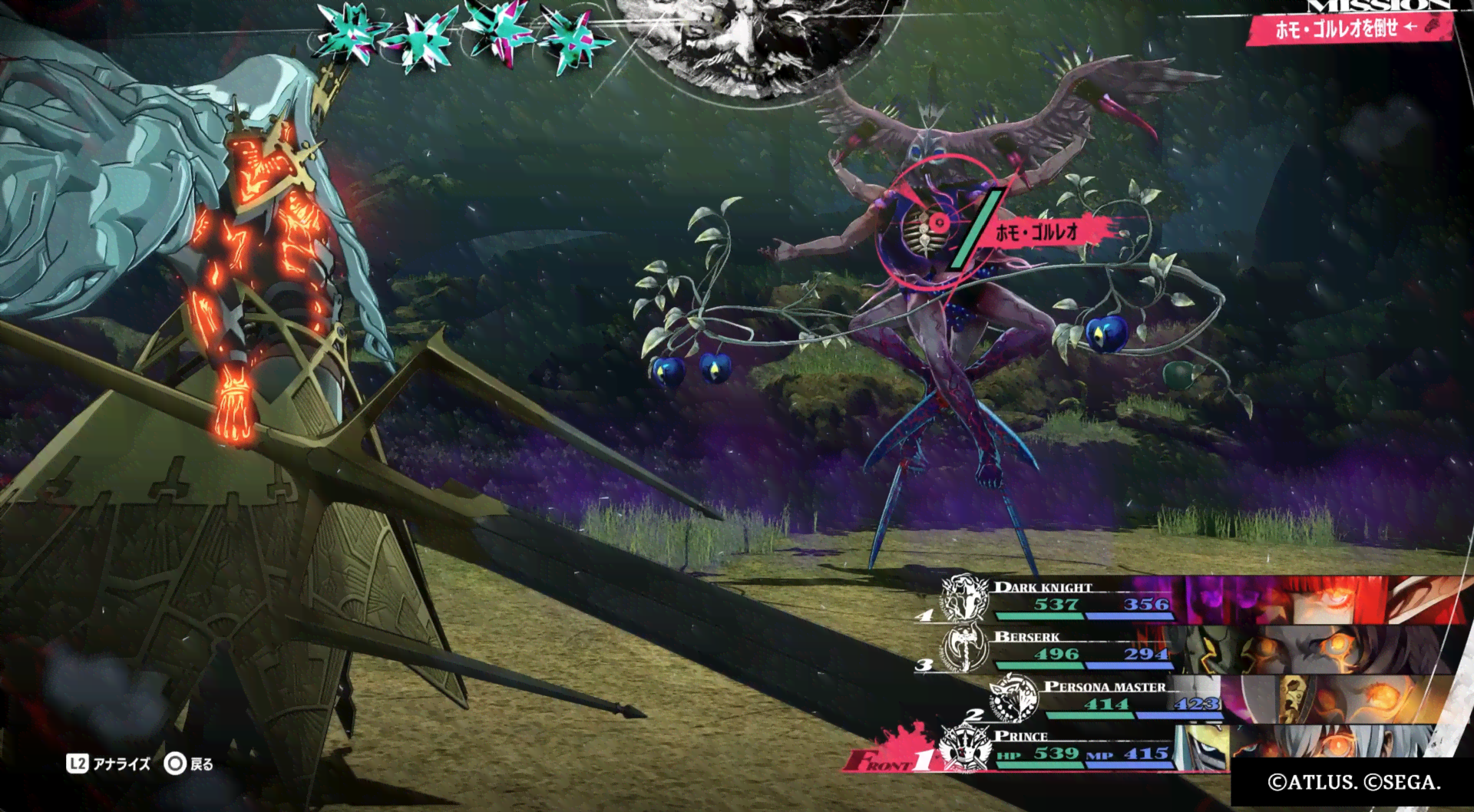Viewport: 1474px width, 812px height.
Task: Click the red target reticle on the enemy
Action: tap(937, 223)
